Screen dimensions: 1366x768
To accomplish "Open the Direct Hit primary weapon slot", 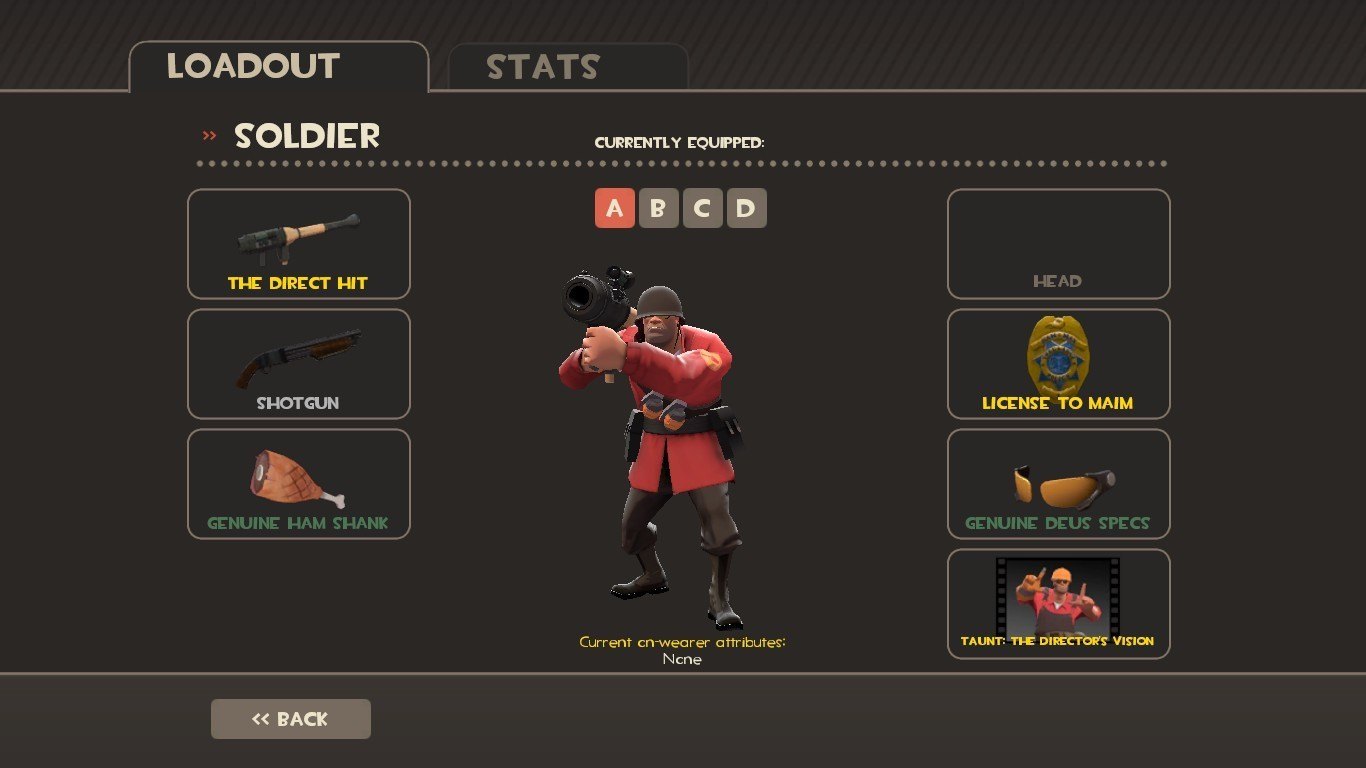I will point(299,244).
